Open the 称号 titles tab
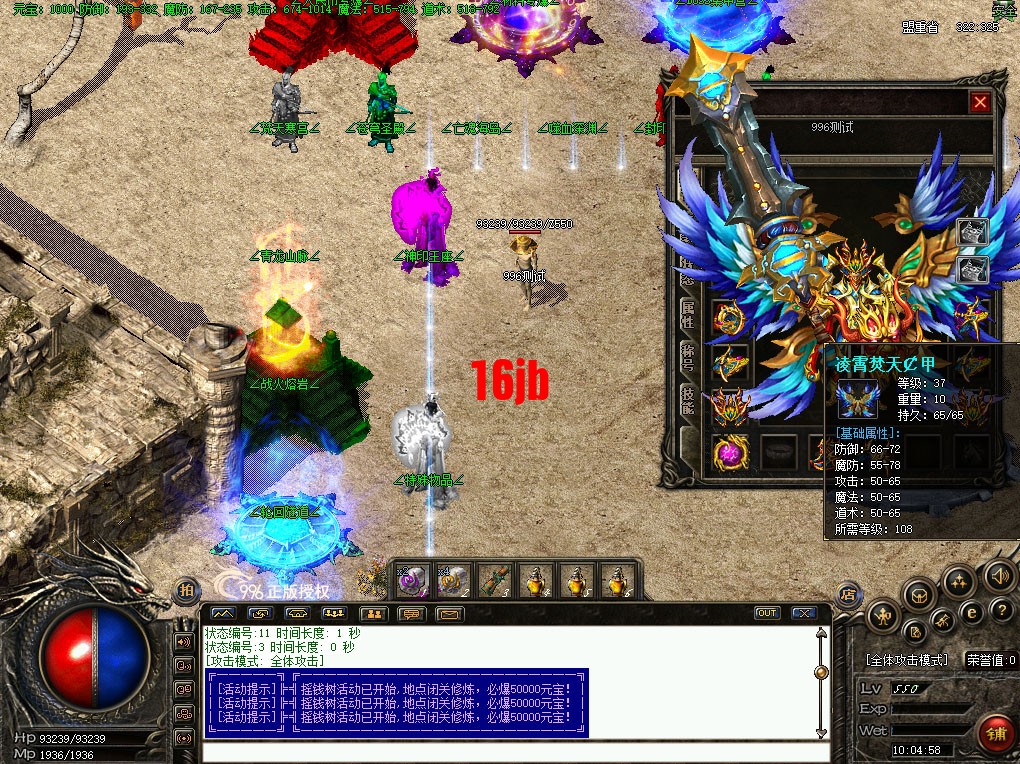The width and height of the screenshot is (1020, 764). pos(688,360)
